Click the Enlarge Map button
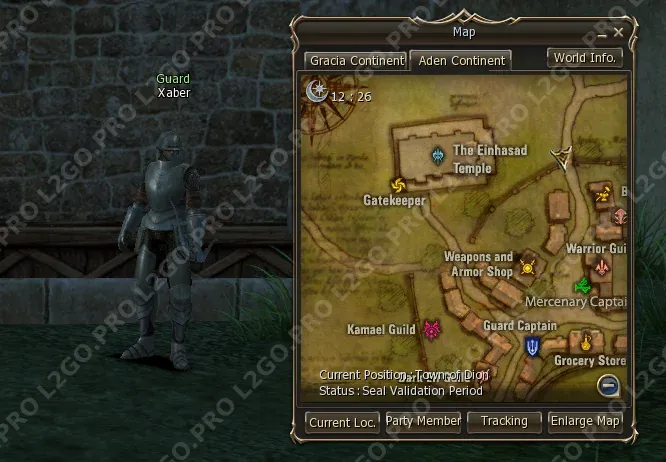 (x=585, y=421)
